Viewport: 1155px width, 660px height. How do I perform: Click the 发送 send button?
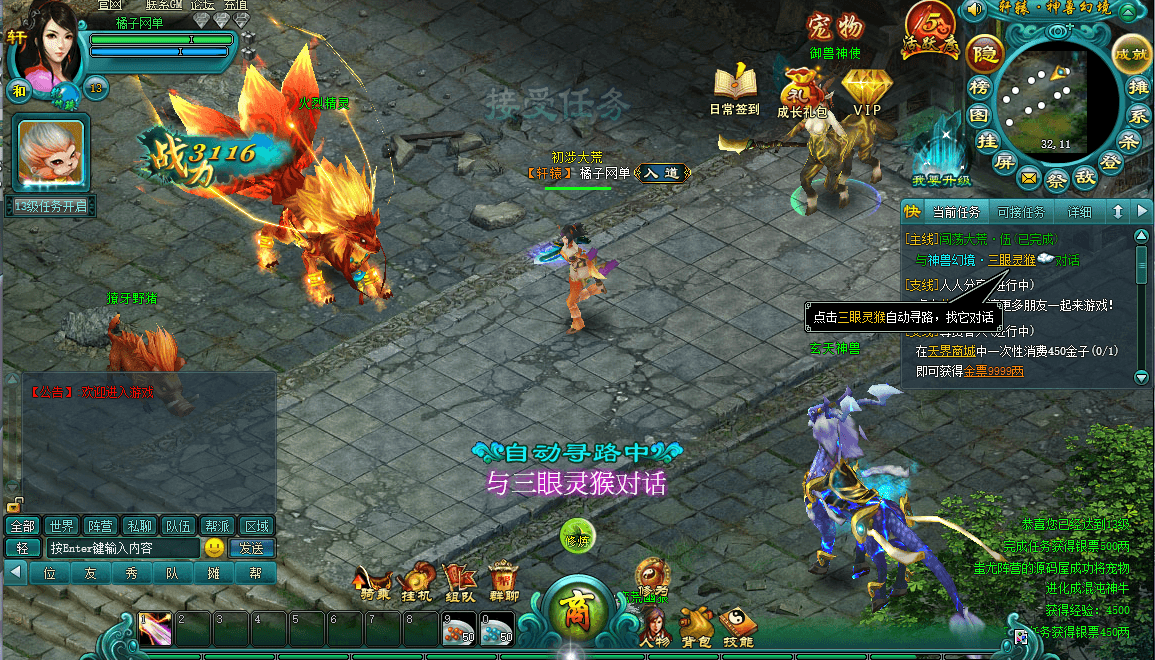point(251,548)
